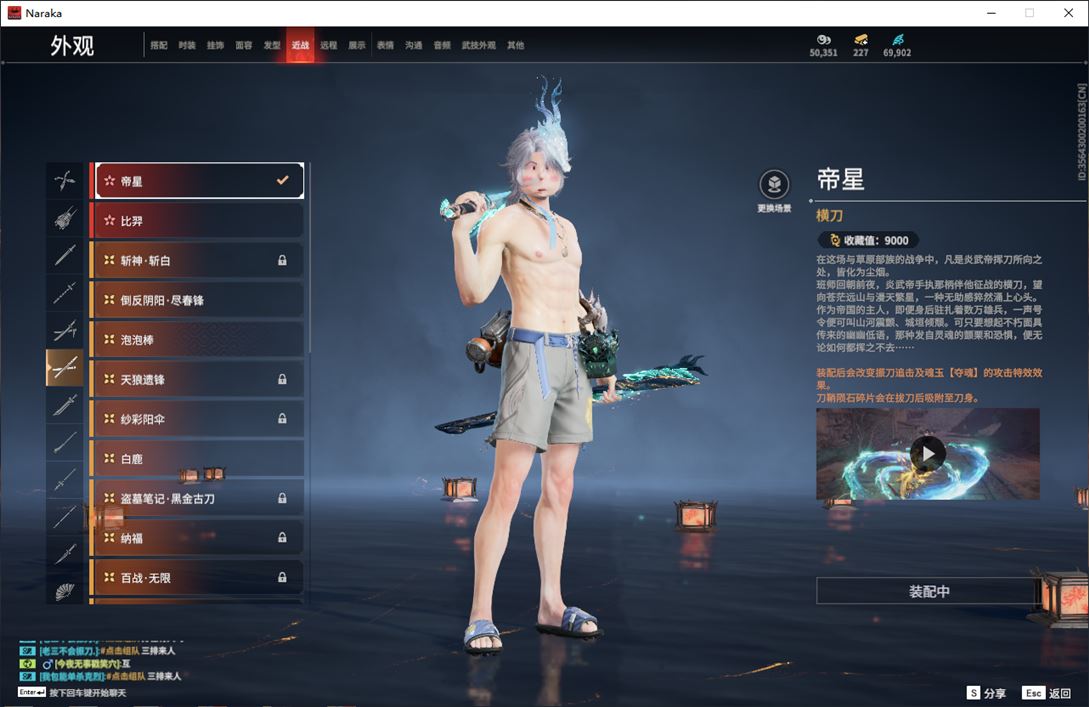Viewport: 1089px width, 707px height.
Task: Switch to the 时装 outfit tab
Action: tap(187, 45)
